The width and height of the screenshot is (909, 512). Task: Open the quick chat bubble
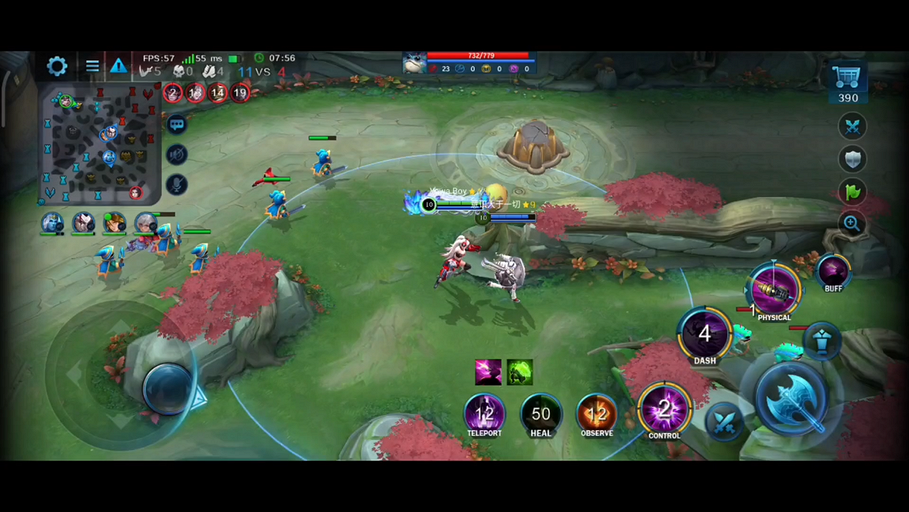(x=177, y=125)
